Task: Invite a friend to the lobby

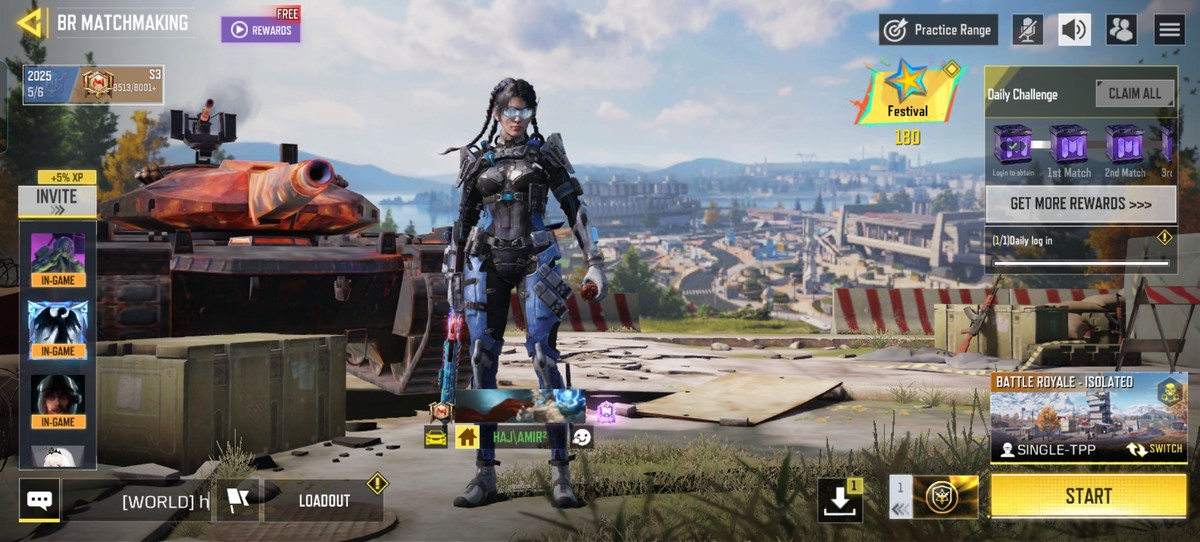Action: coord(57,201)
